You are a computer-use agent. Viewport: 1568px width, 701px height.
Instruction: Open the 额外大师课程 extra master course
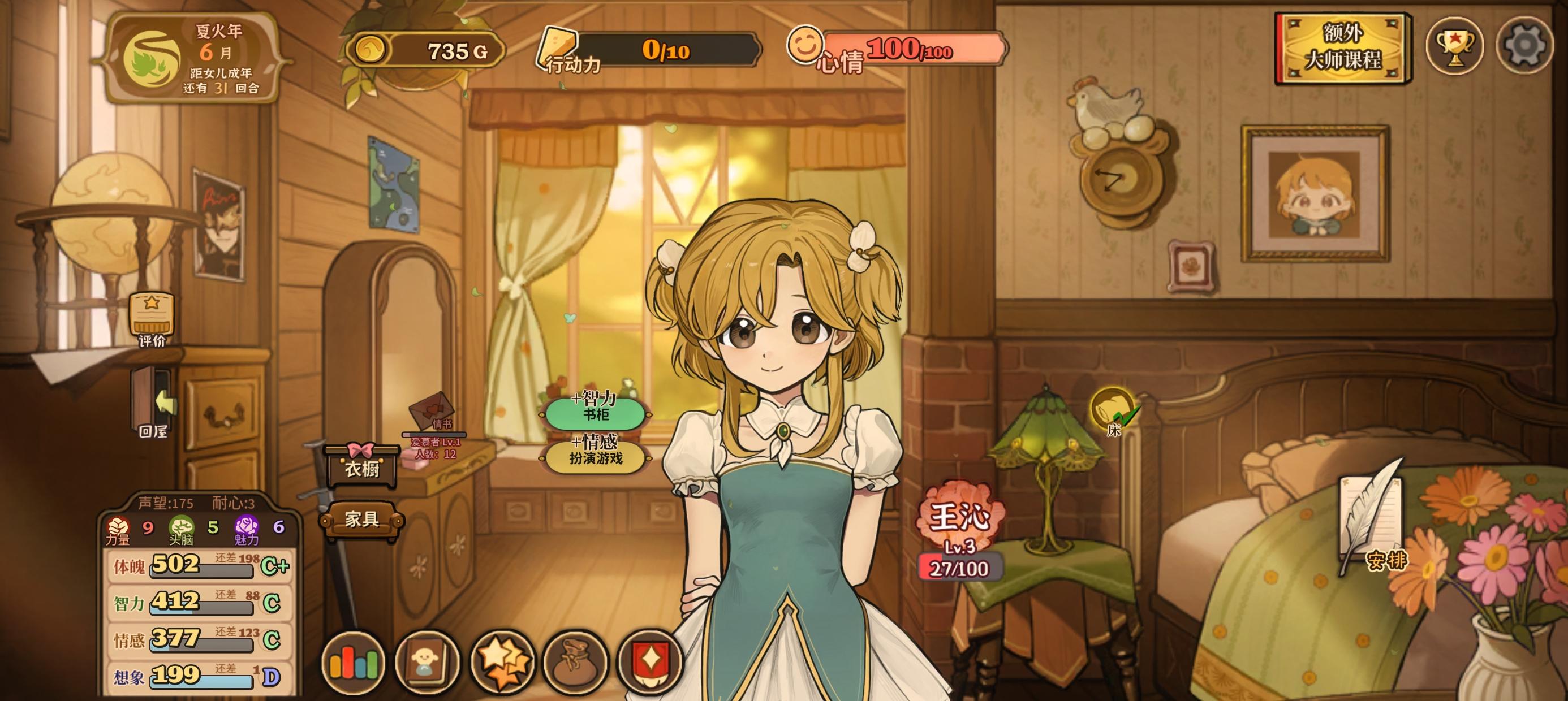tap(1342, 47)
